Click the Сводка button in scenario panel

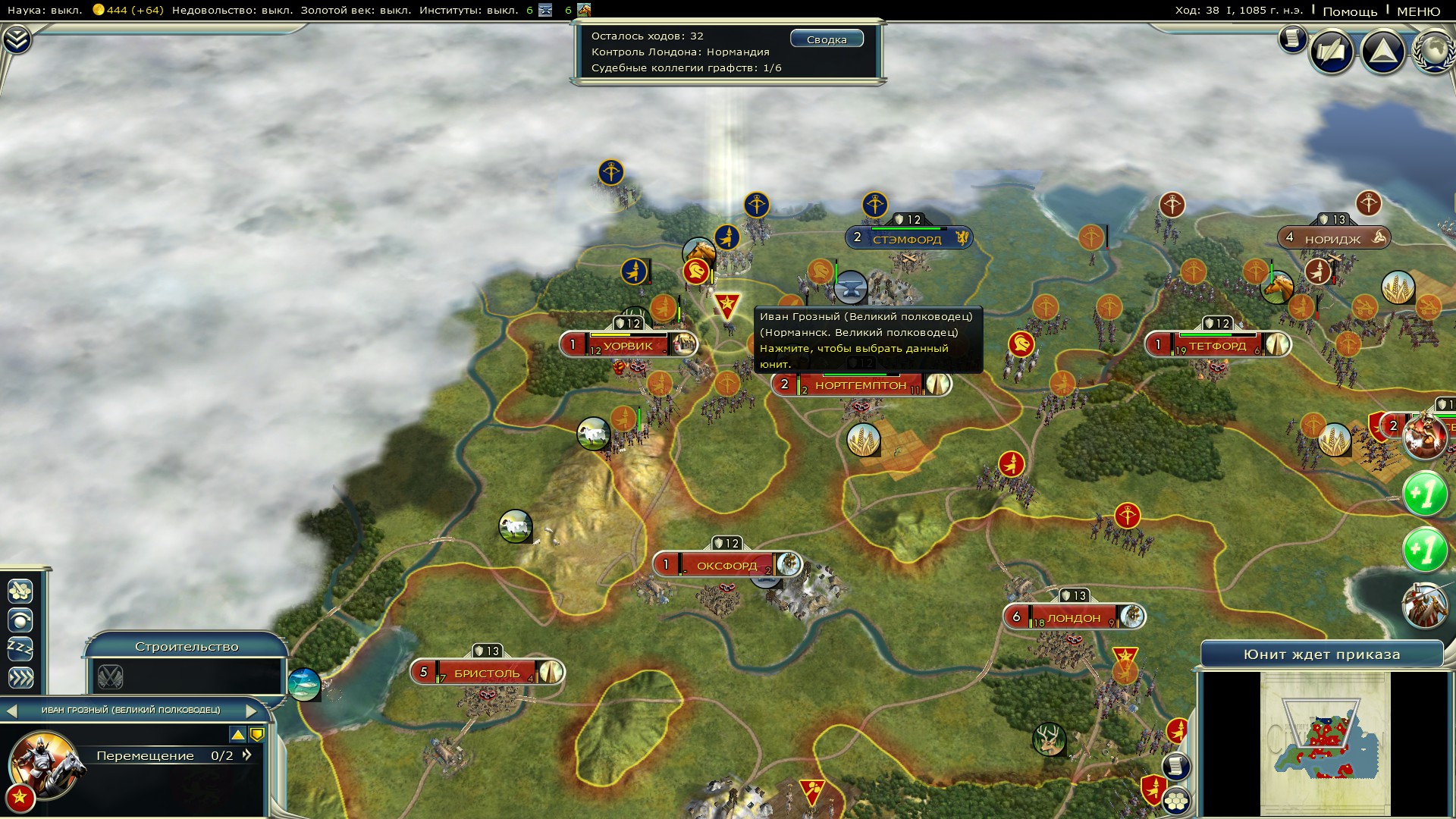point(827,39)
